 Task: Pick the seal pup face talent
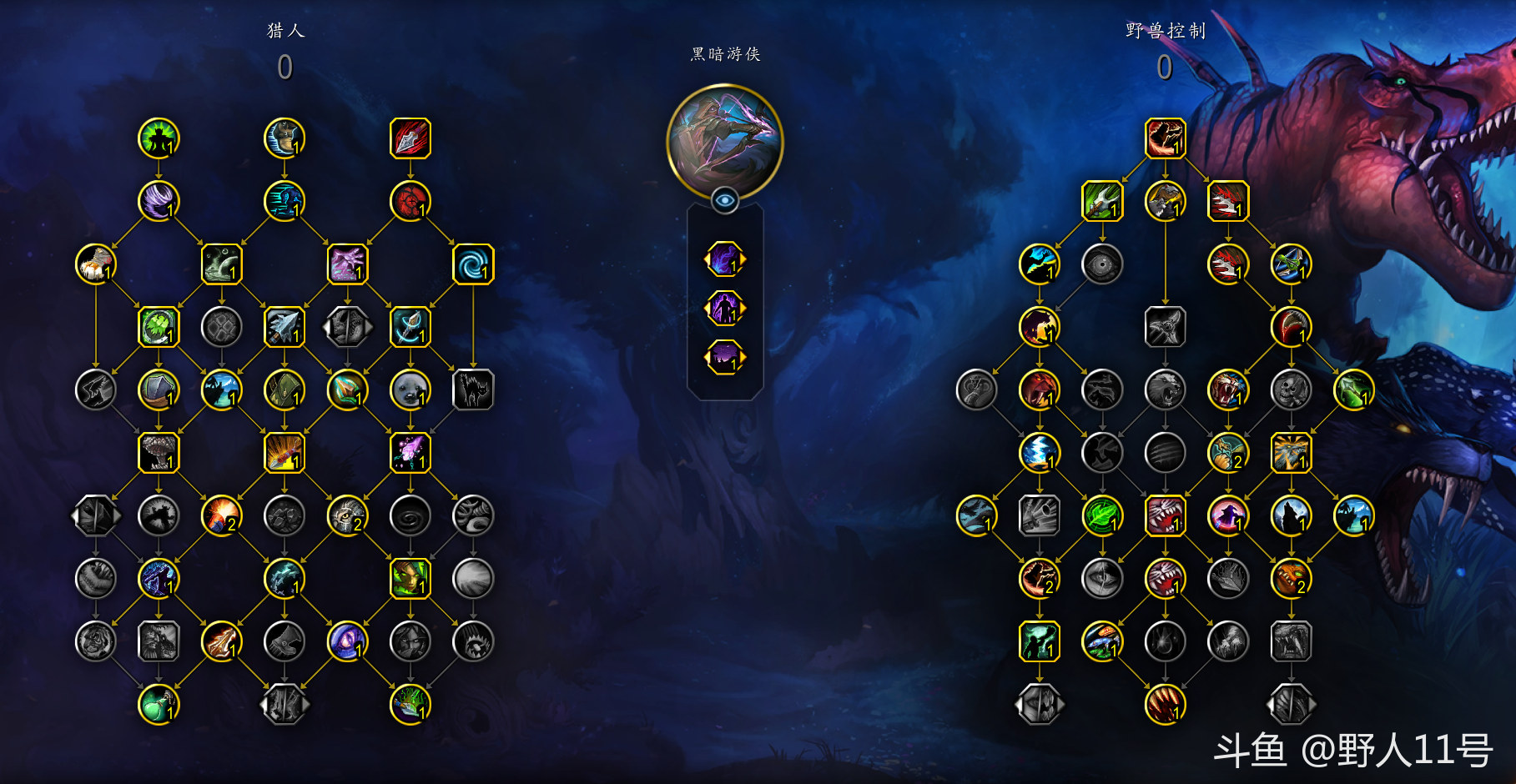(x=410, y=390)
